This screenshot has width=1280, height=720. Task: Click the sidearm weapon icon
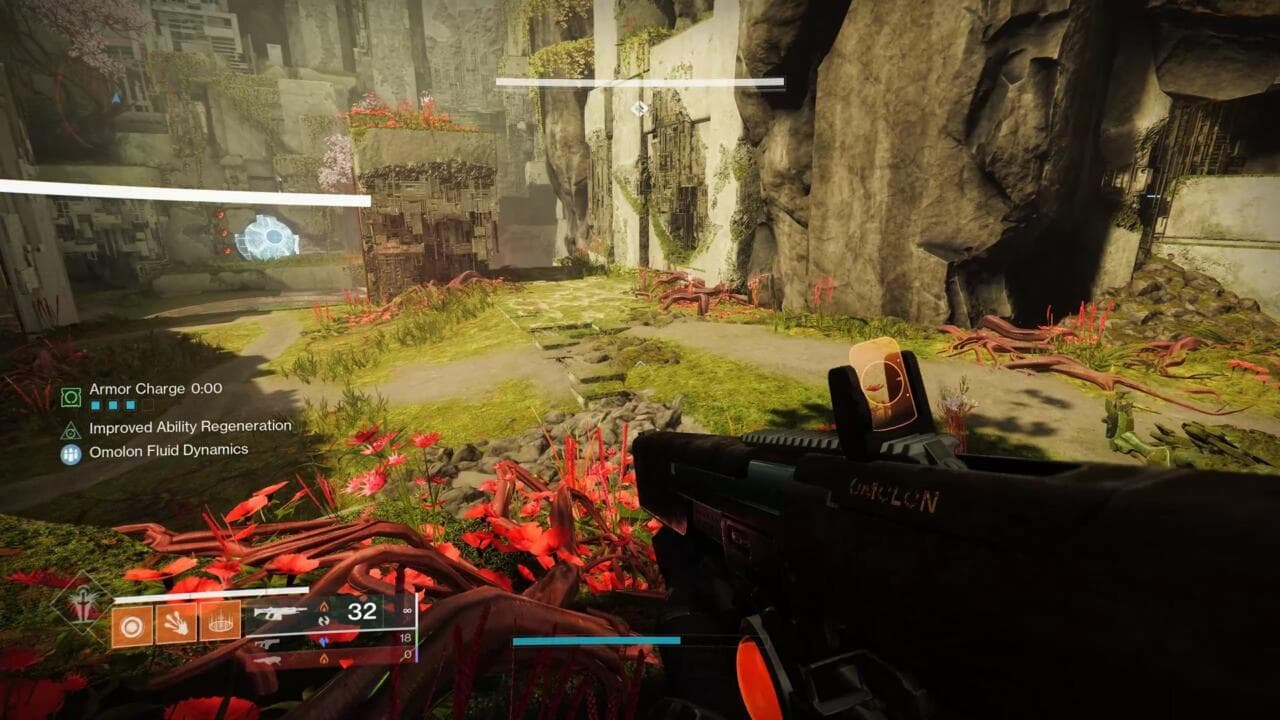pyautogui.click(x=268, y=643)
